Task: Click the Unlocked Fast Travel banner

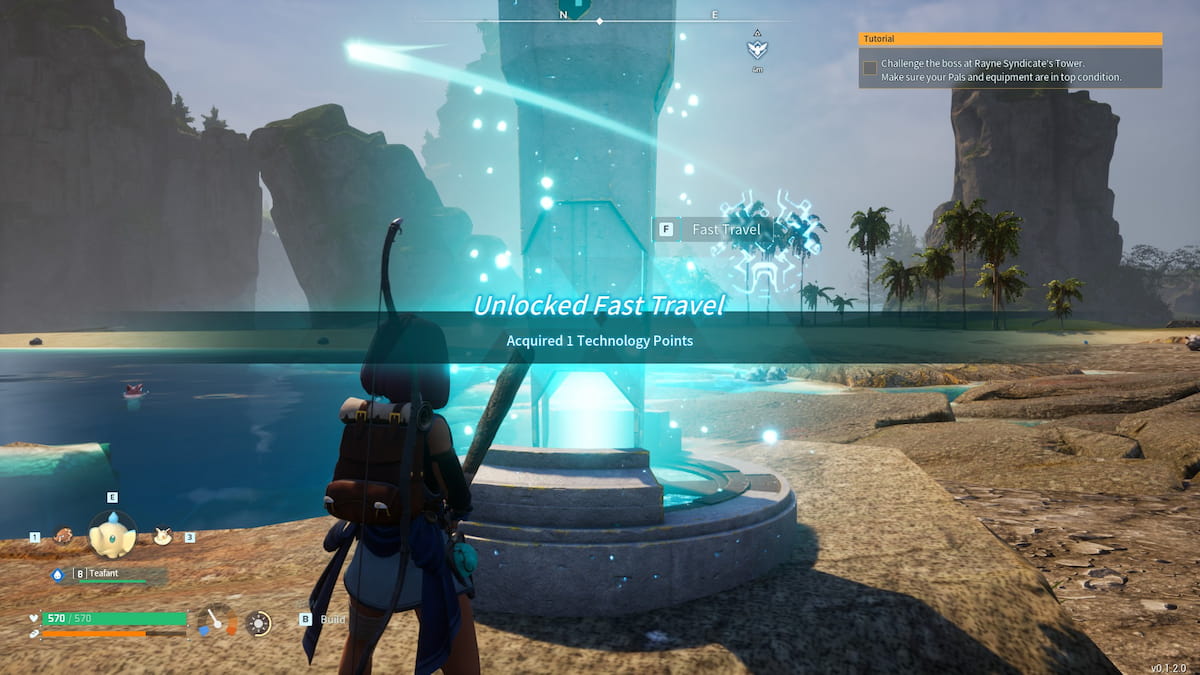Action: pos(600,305)
